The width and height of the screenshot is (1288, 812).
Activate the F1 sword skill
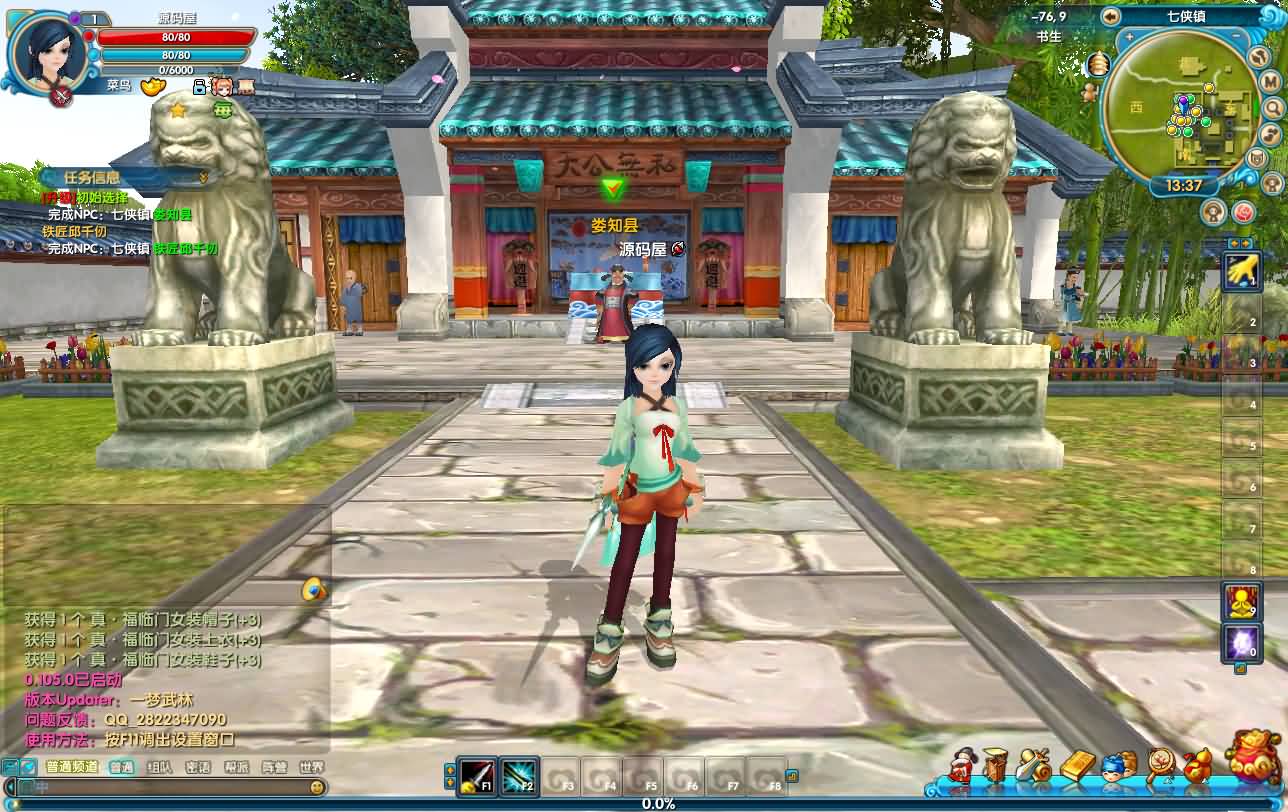[x=478, y=775]
